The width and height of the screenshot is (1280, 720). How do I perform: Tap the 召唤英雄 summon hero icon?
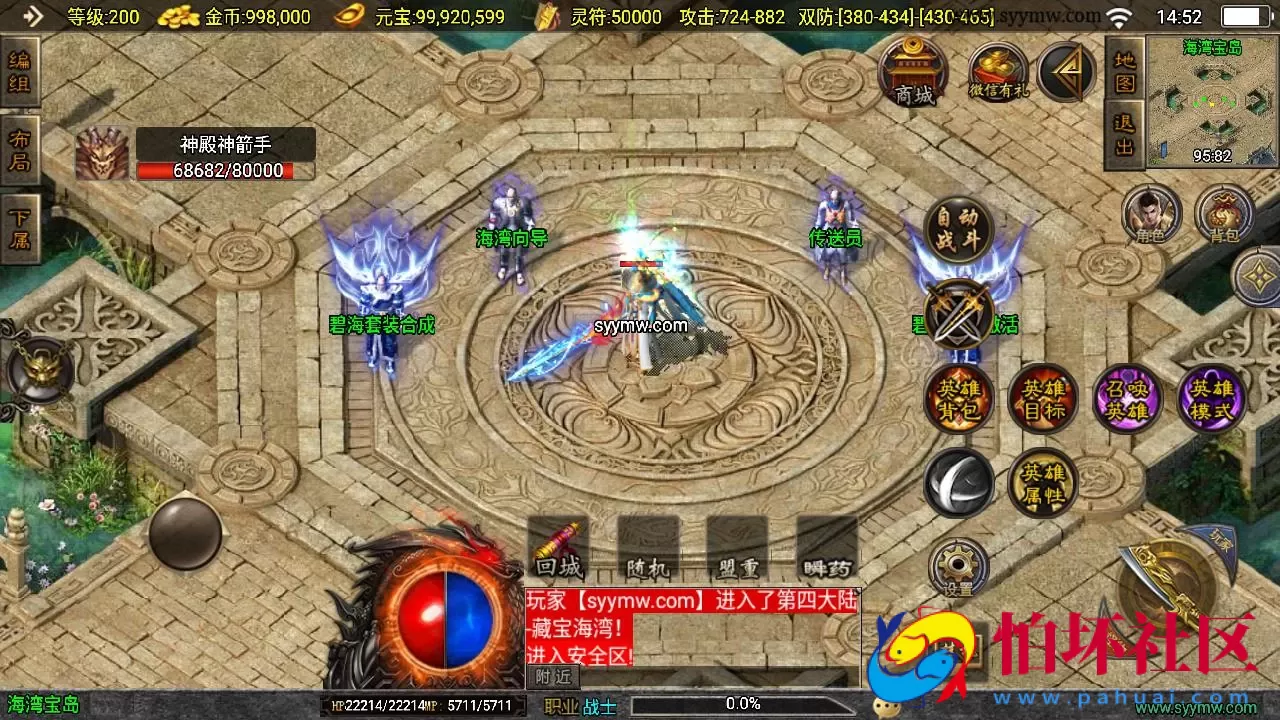(1127, 398)
